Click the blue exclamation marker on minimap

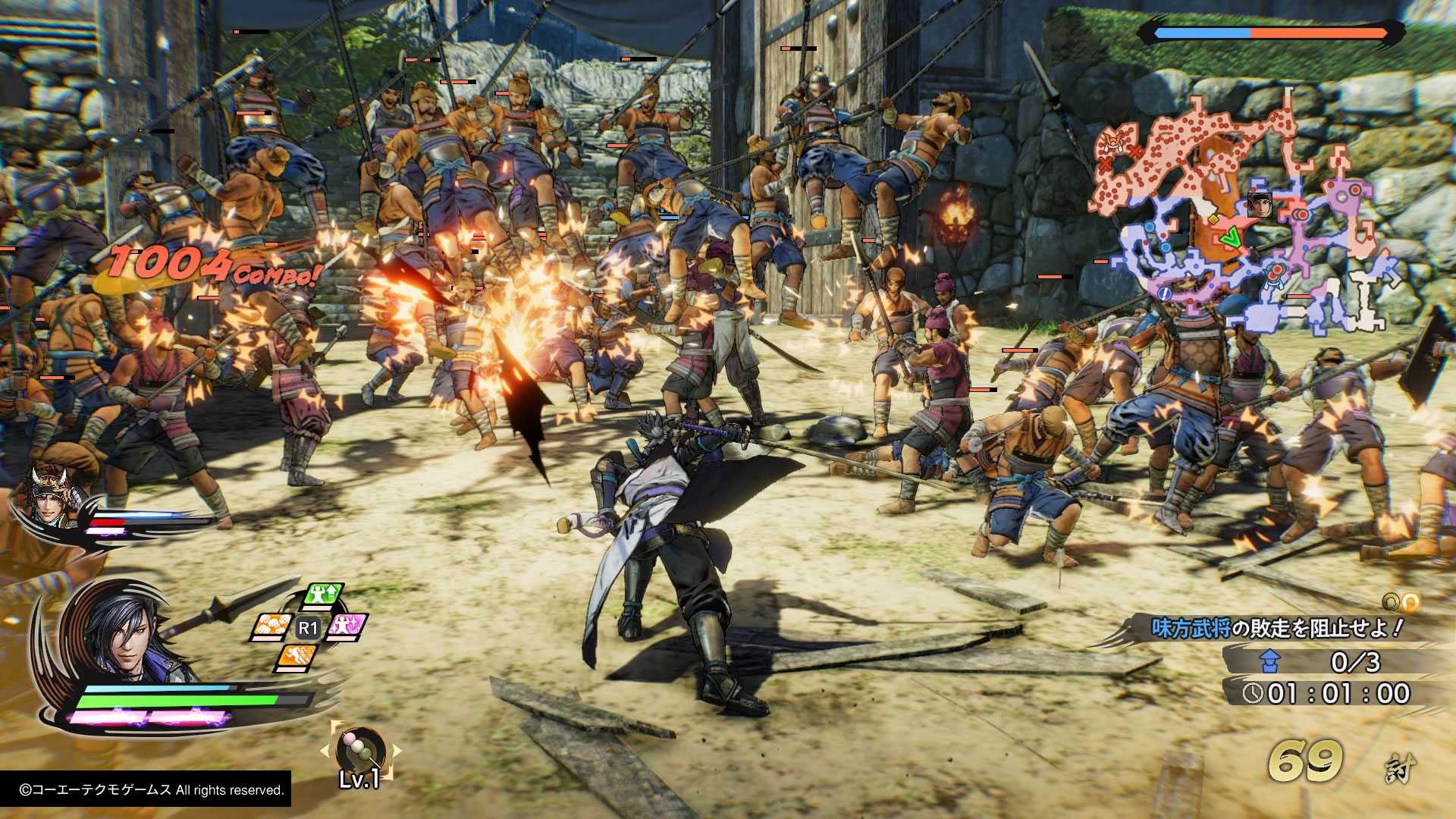pyautogui.click(x=1166, y=293)
